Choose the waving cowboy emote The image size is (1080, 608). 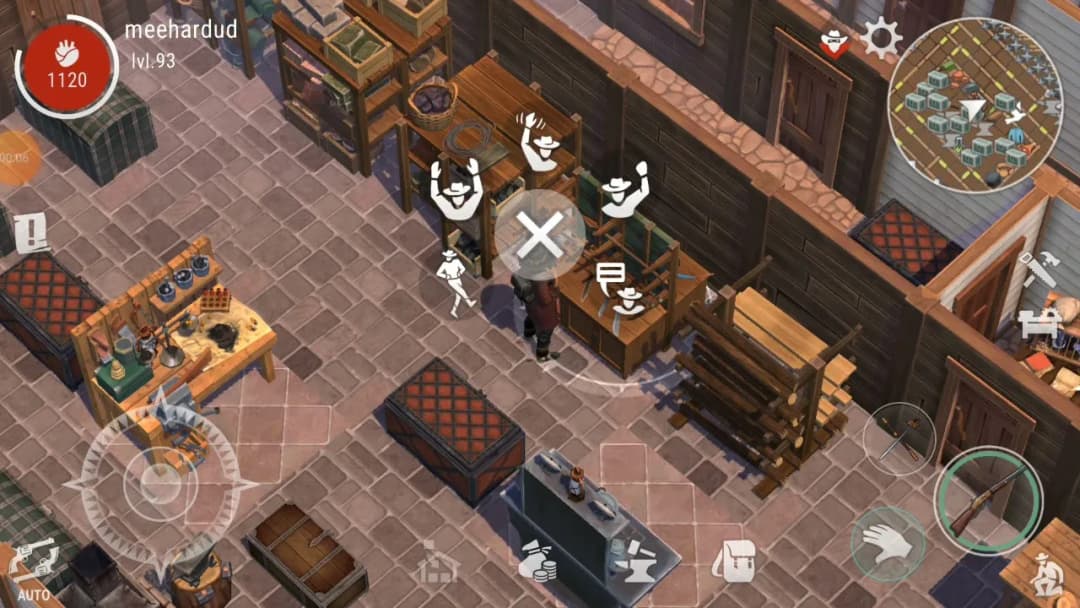(541, 144)
